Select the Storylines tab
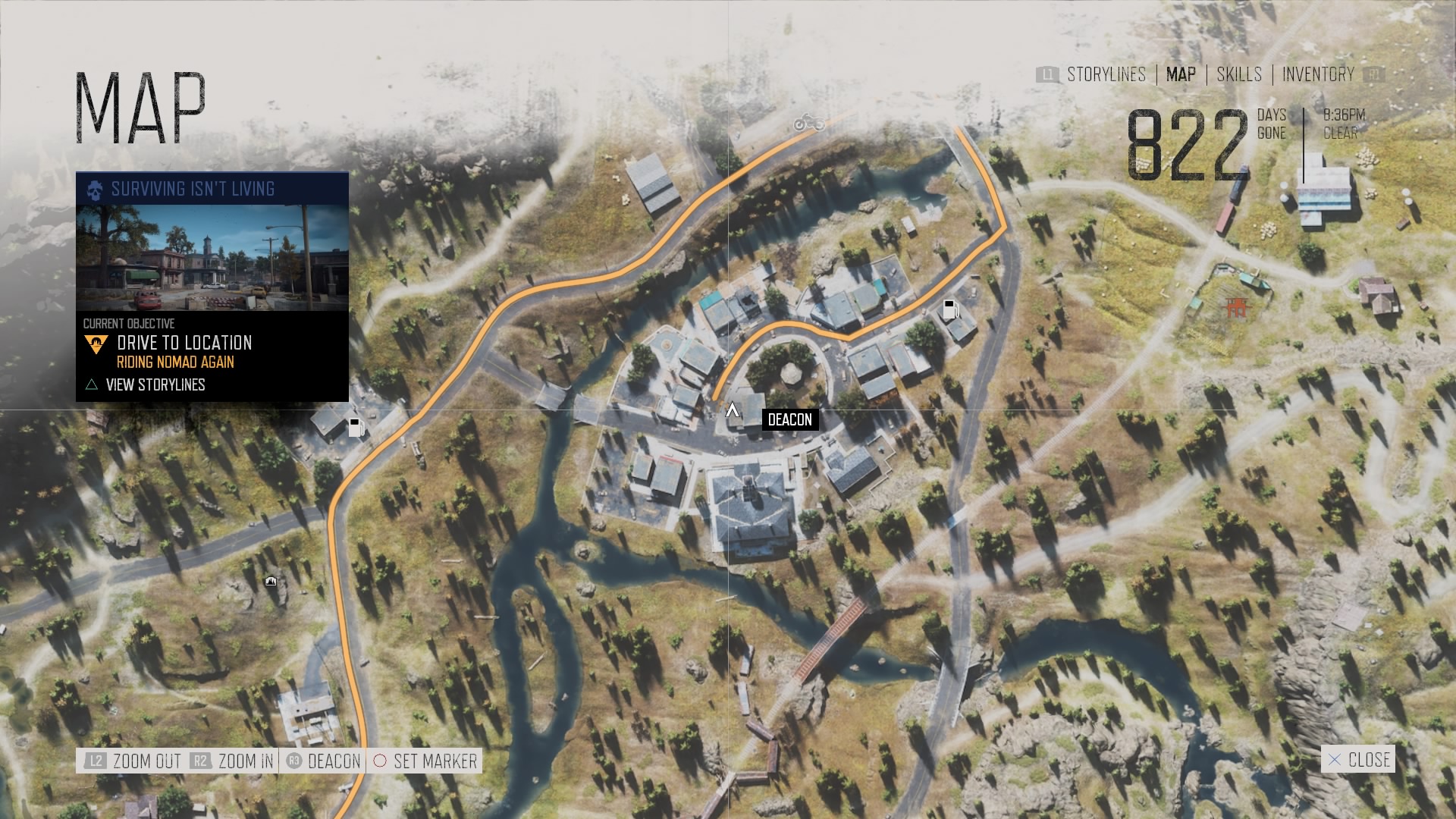1456x819 pixels. point(1106,75)
